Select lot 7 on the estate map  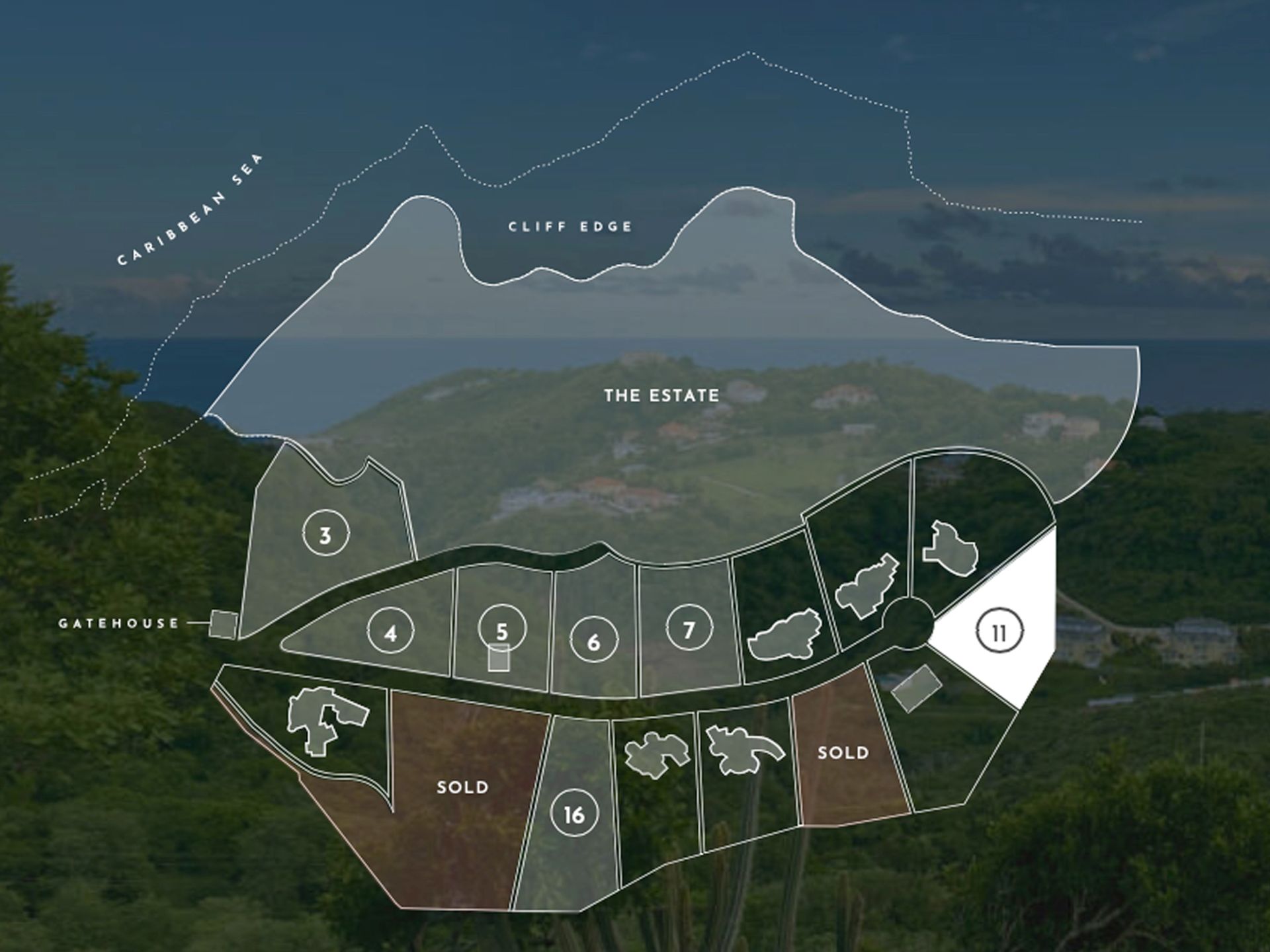pos(689,628)
